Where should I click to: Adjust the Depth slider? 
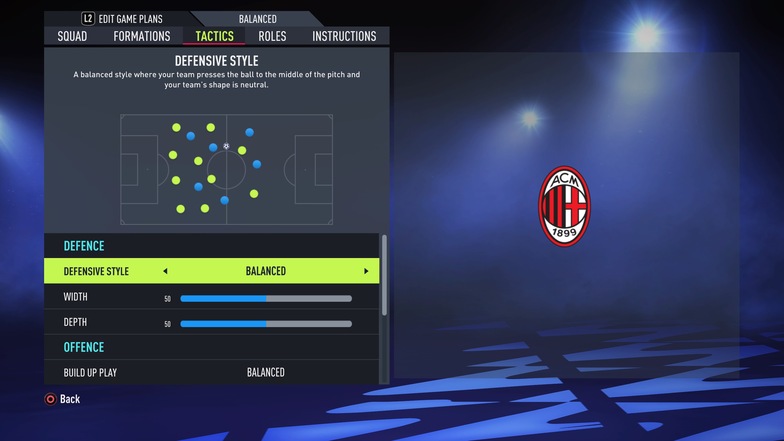pos(266,324)
